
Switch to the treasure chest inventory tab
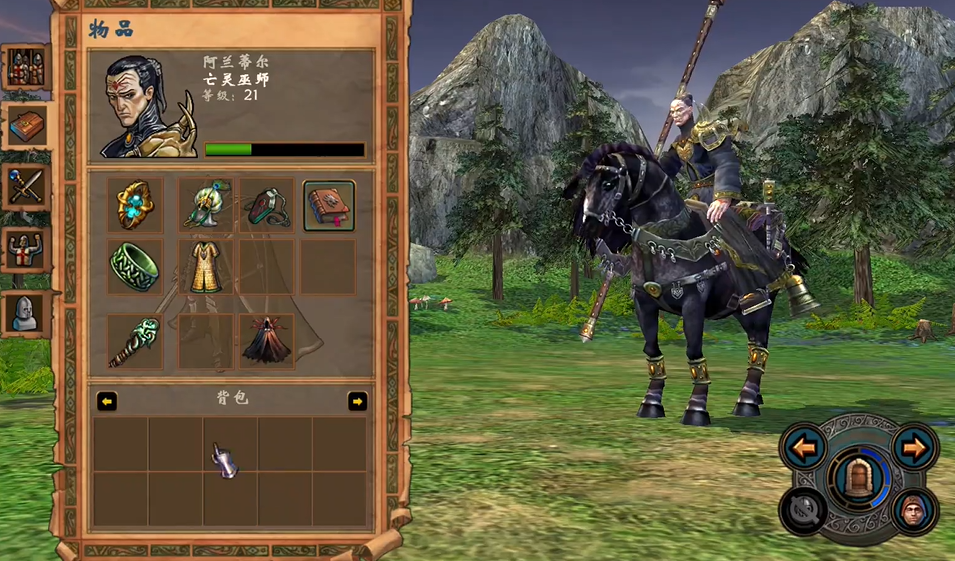[x=26, y=125]
